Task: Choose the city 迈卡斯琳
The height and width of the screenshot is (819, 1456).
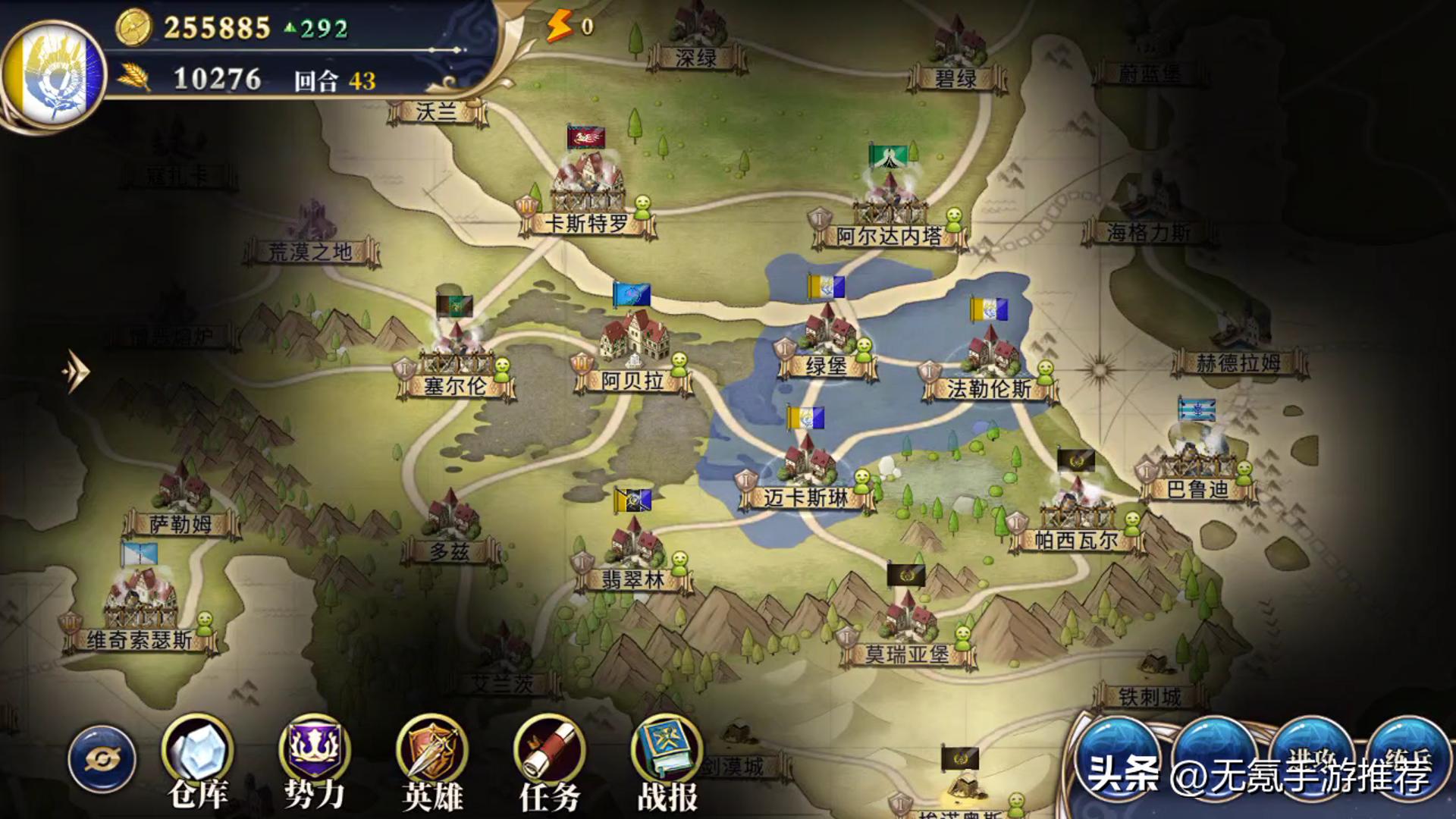Action: (x=807, y=464)
